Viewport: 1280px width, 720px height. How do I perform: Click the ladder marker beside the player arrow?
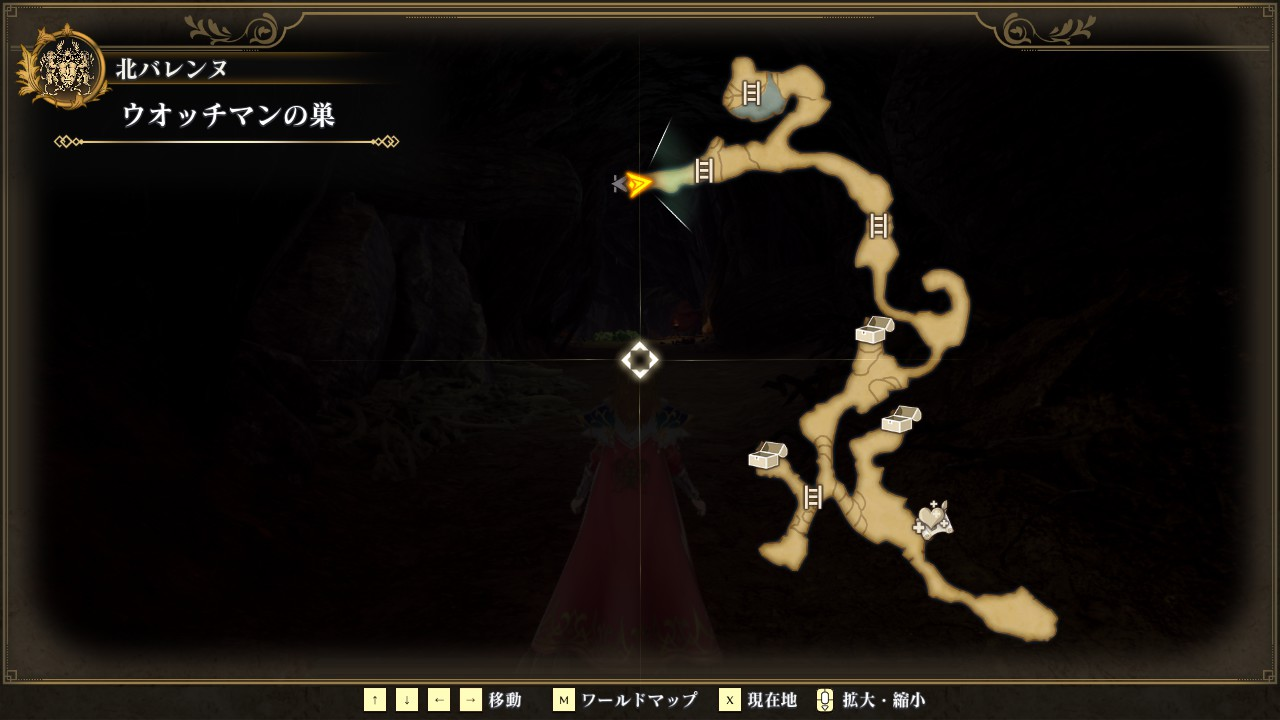[x=704, y=170]
